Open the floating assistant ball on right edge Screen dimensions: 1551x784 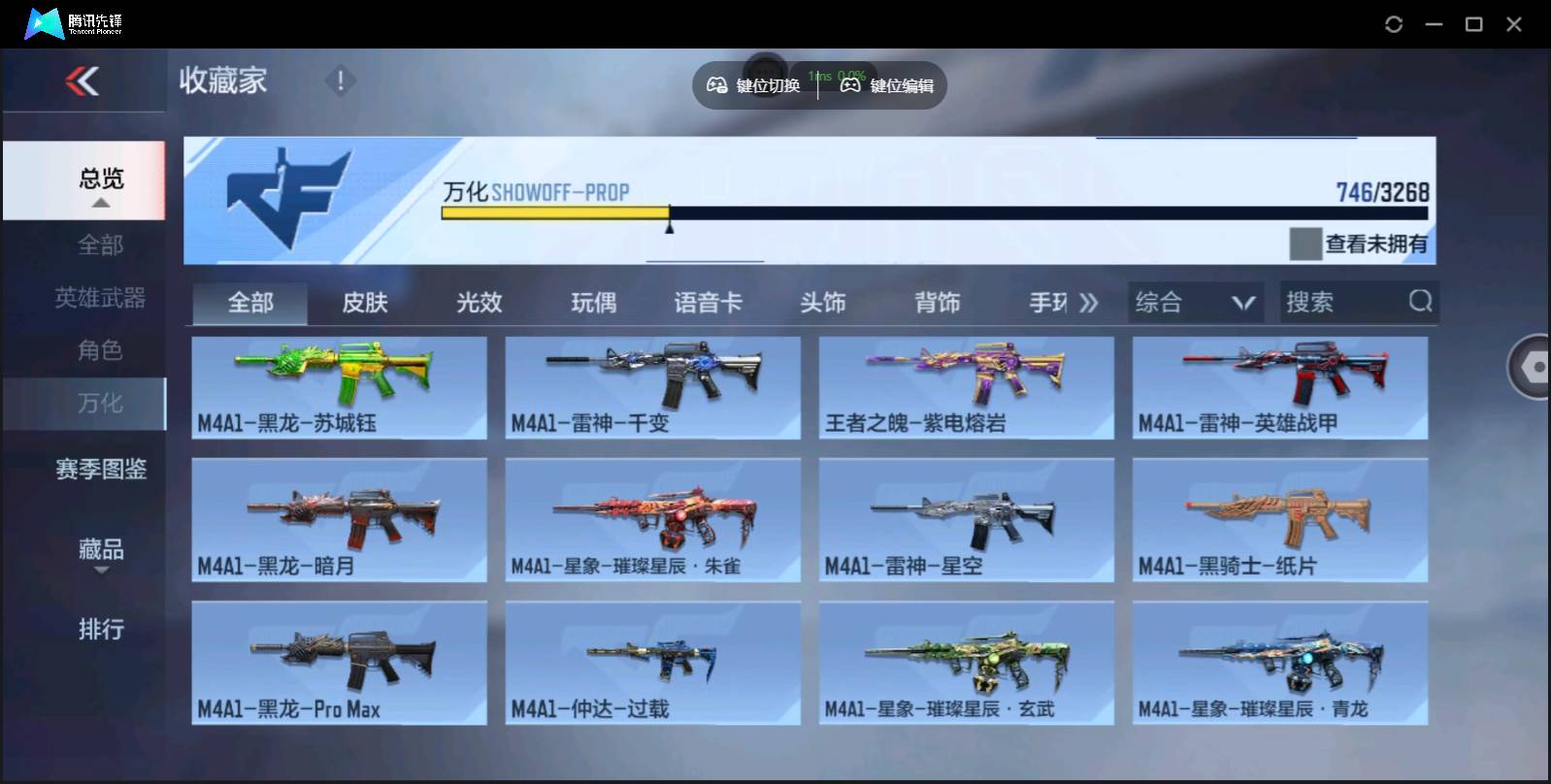coord(1531,367)
